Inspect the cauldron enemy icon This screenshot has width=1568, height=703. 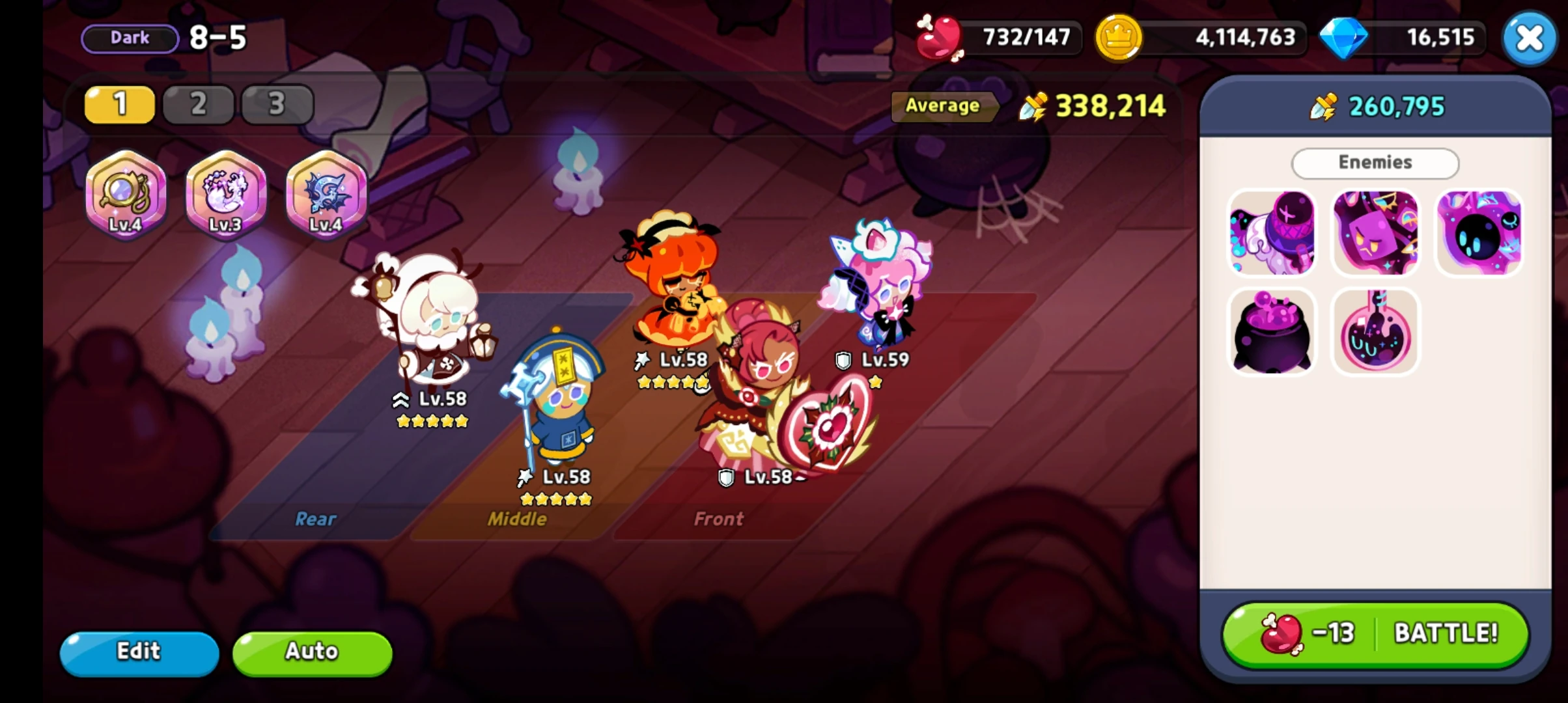1272,332
